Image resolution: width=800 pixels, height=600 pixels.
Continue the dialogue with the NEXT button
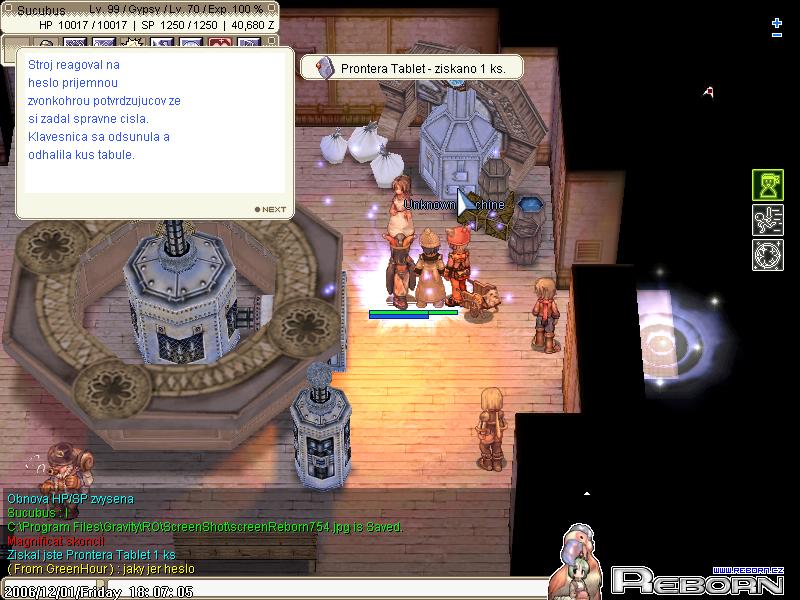[x=271, y=210]
